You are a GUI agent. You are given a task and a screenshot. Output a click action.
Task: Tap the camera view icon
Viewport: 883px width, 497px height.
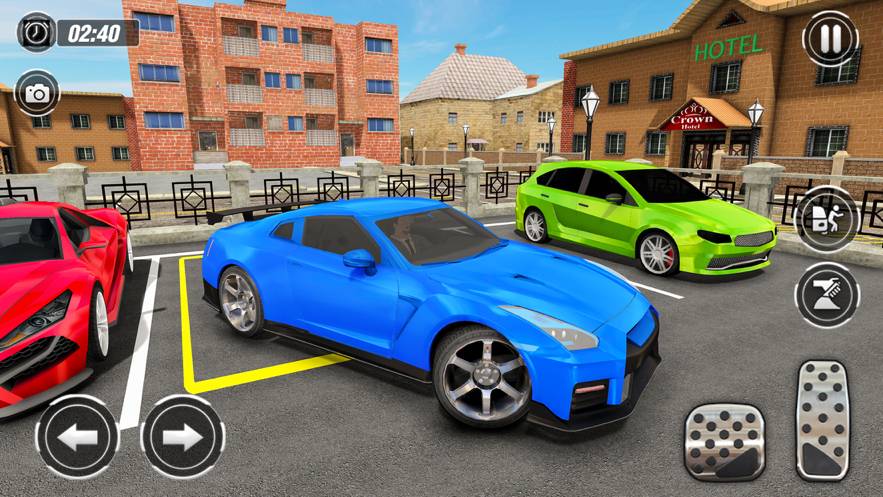(38, 93)
